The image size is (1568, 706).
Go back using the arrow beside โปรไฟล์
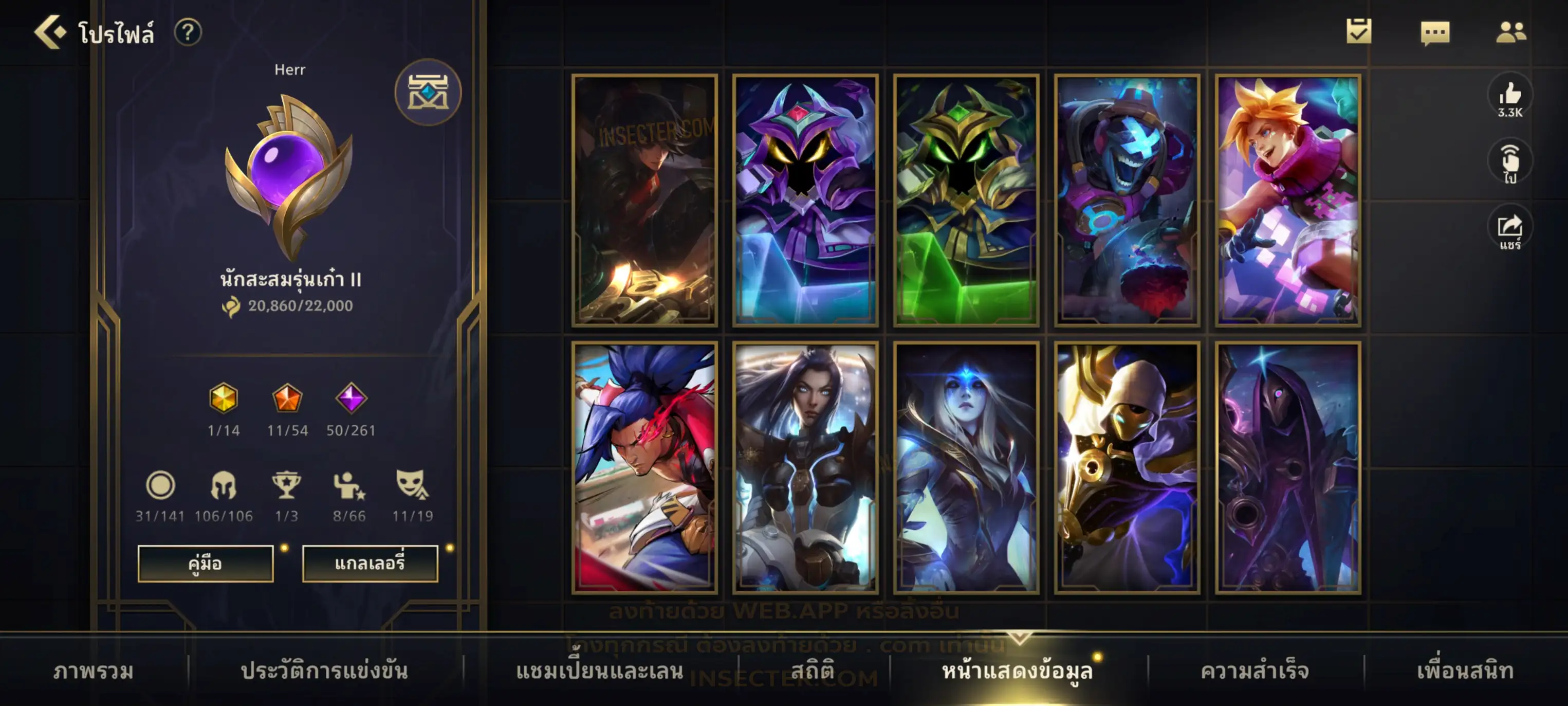50,32
